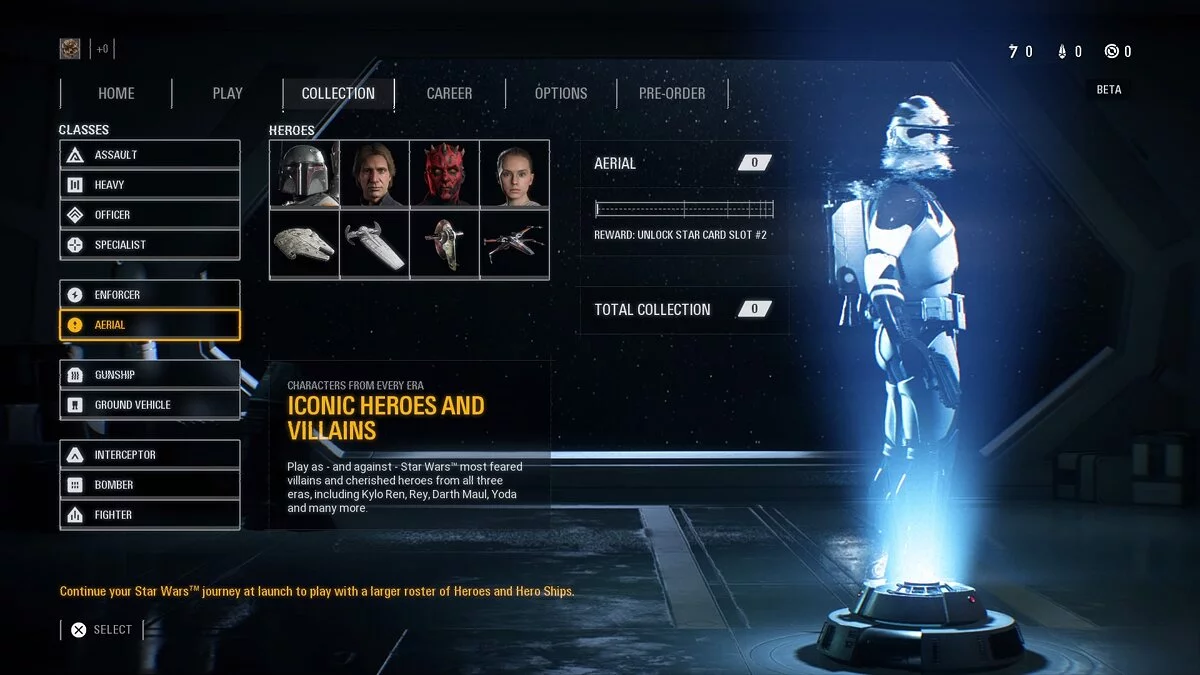
Task: Open the Ground Vehicle class
Action: click(150, 405)
